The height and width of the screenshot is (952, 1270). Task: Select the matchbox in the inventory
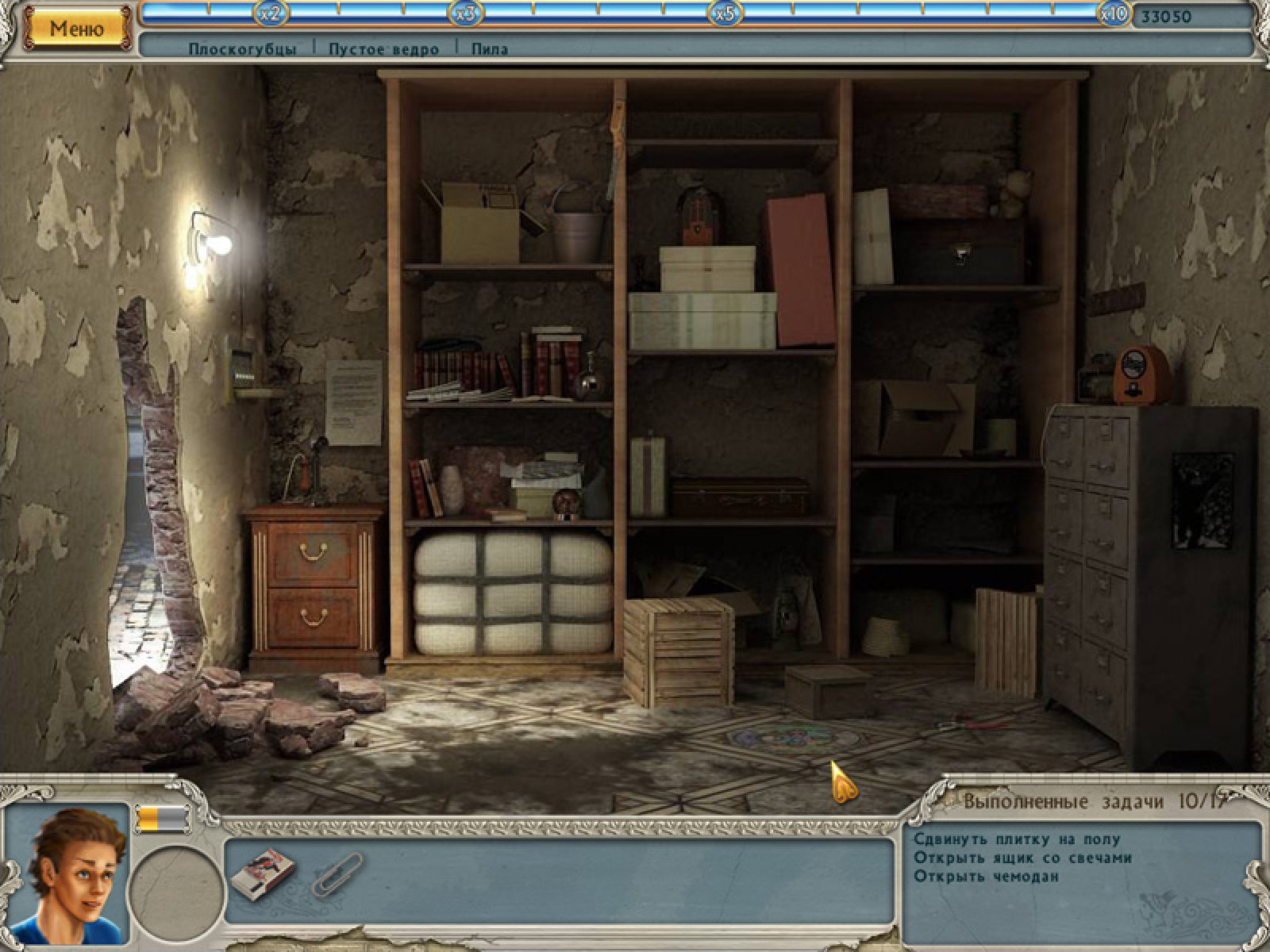coord(262,873)
